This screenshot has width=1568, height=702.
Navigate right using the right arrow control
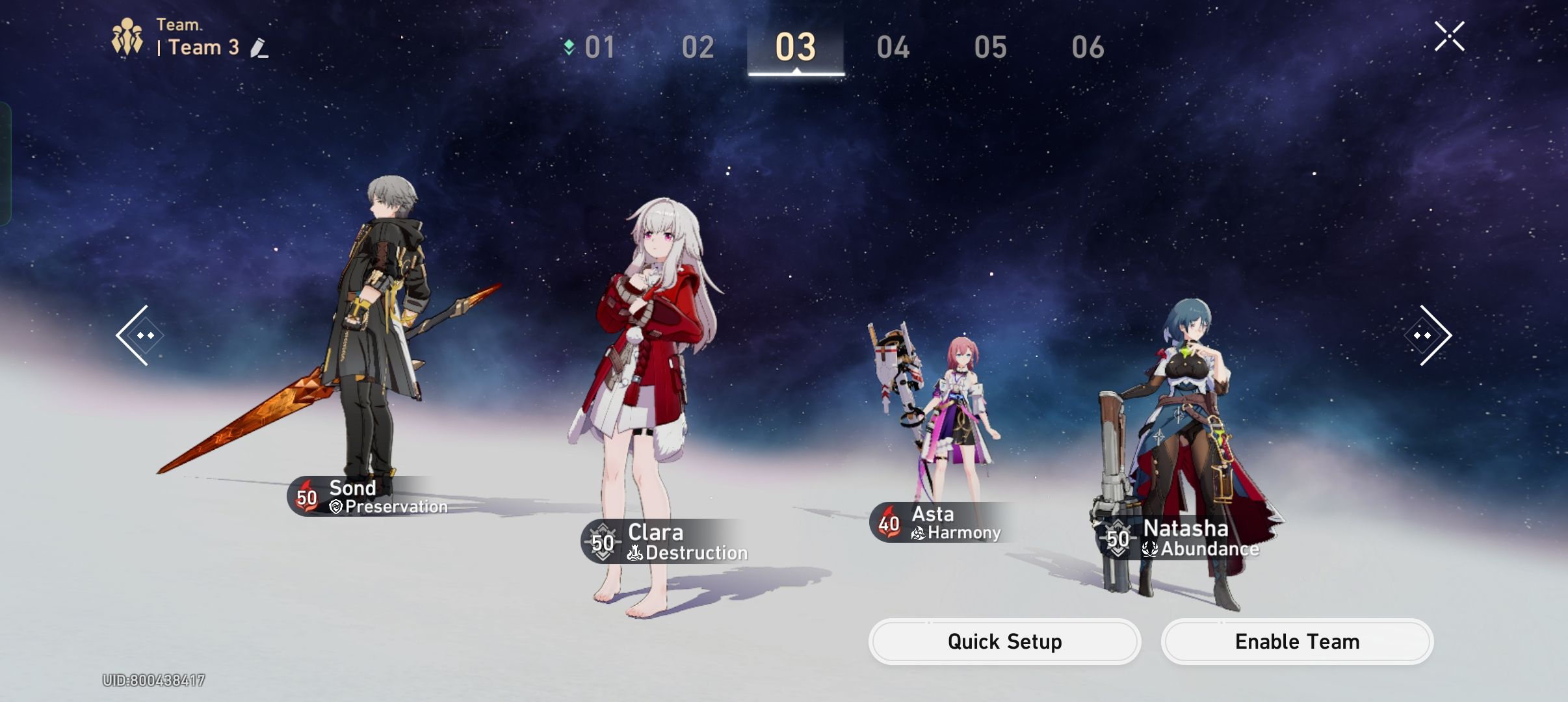tap(1426, 337)
